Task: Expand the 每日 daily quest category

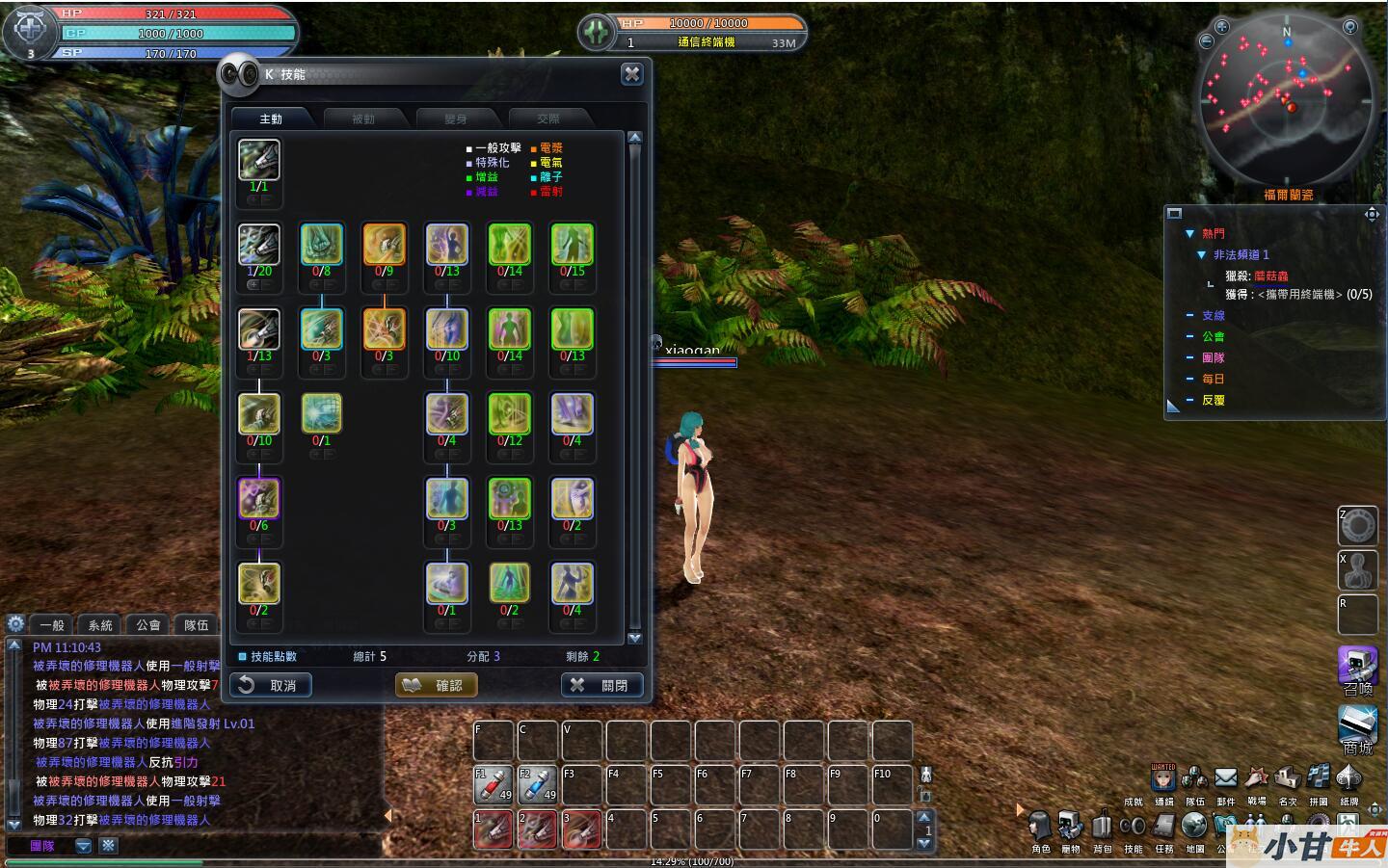Action: tap(1190, 379)
